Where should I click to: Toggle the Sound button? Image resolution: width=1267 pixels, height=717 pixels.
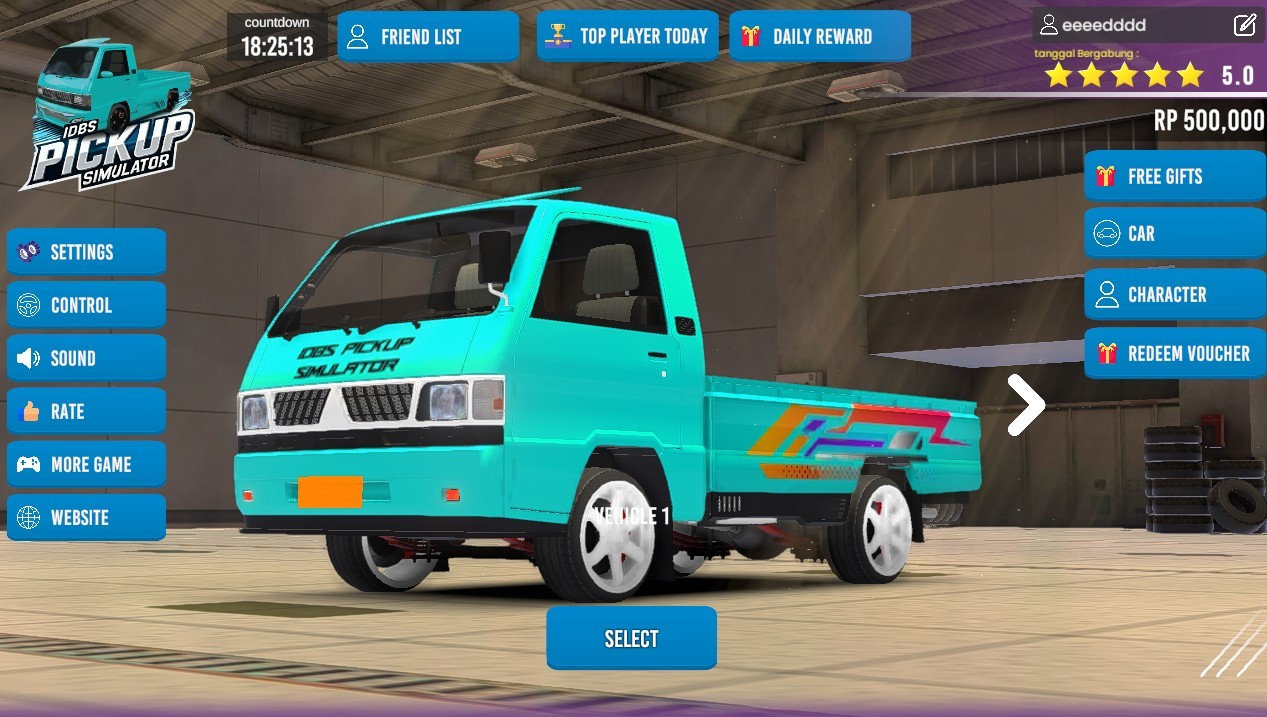coord(86,358)
